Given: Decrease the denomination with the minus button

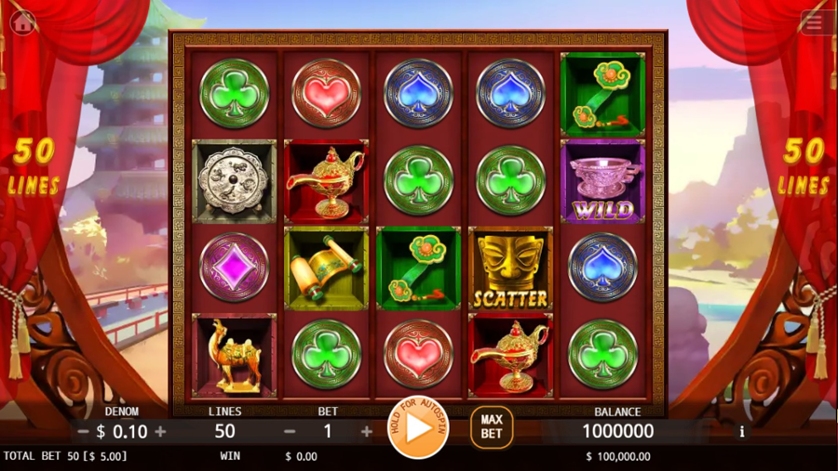Looking at the screenshot, I should pos(83,432).
